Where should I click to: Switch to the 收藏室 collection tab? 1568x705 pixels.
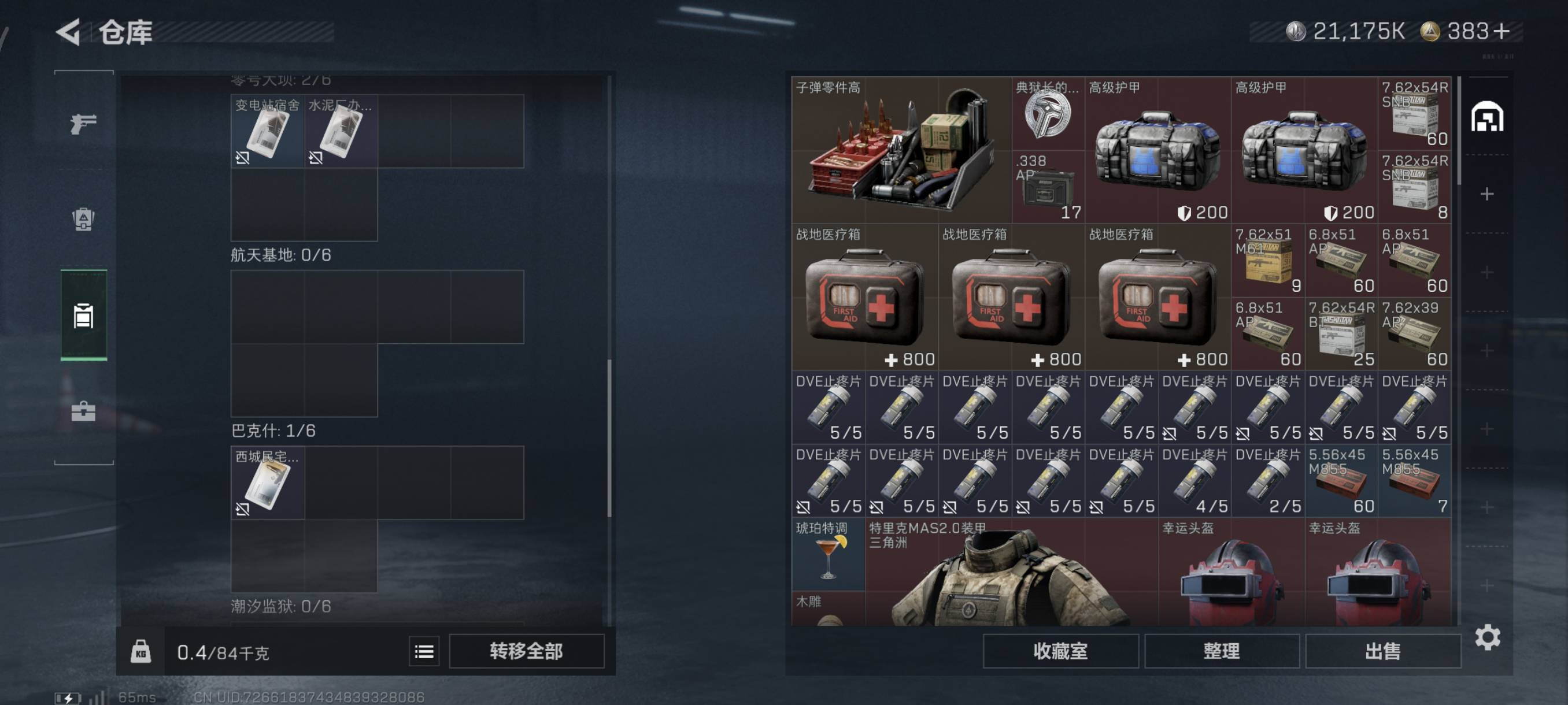(1060, 651)
